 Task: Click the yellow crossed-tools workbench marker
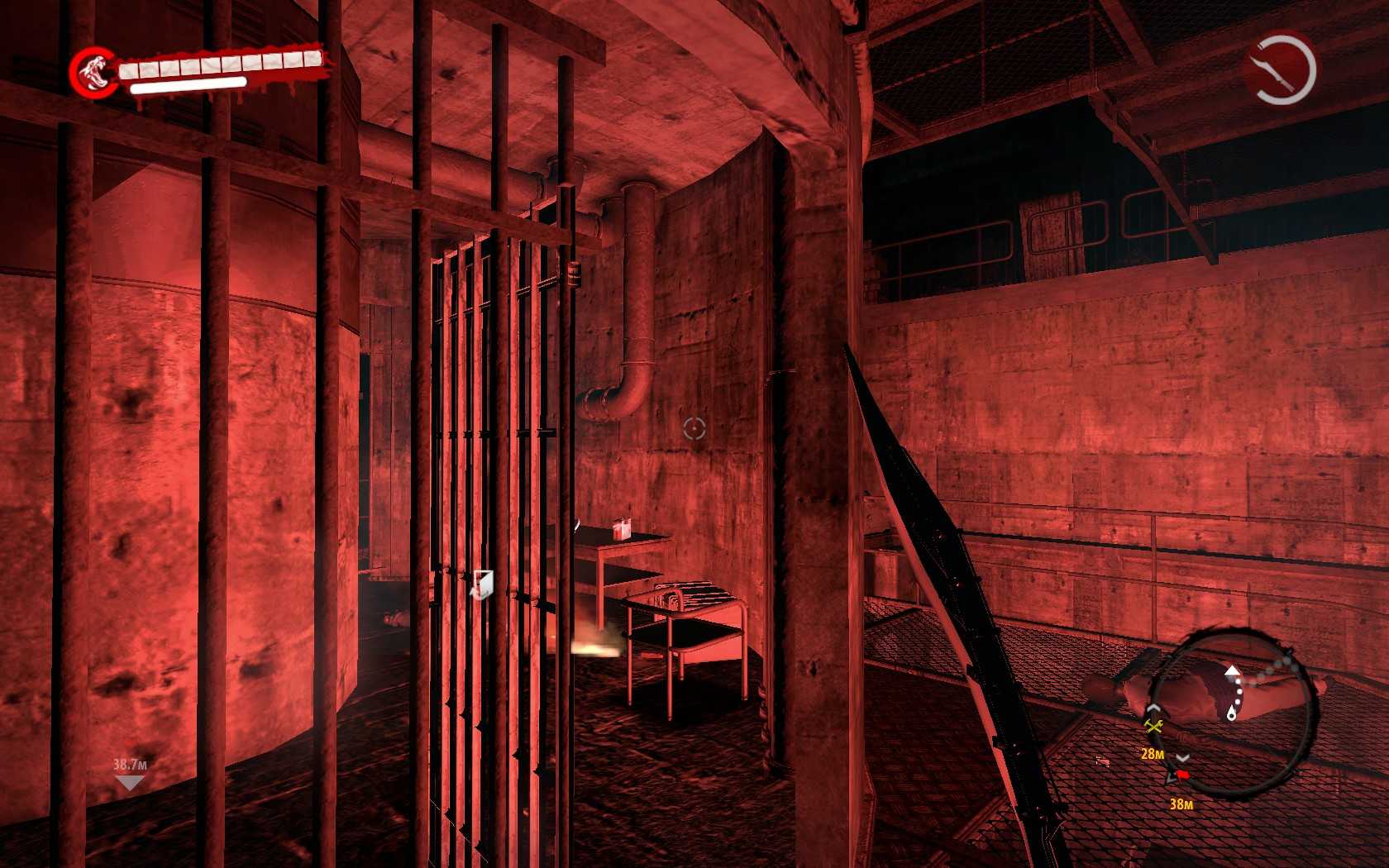[x=1153, y=726]
